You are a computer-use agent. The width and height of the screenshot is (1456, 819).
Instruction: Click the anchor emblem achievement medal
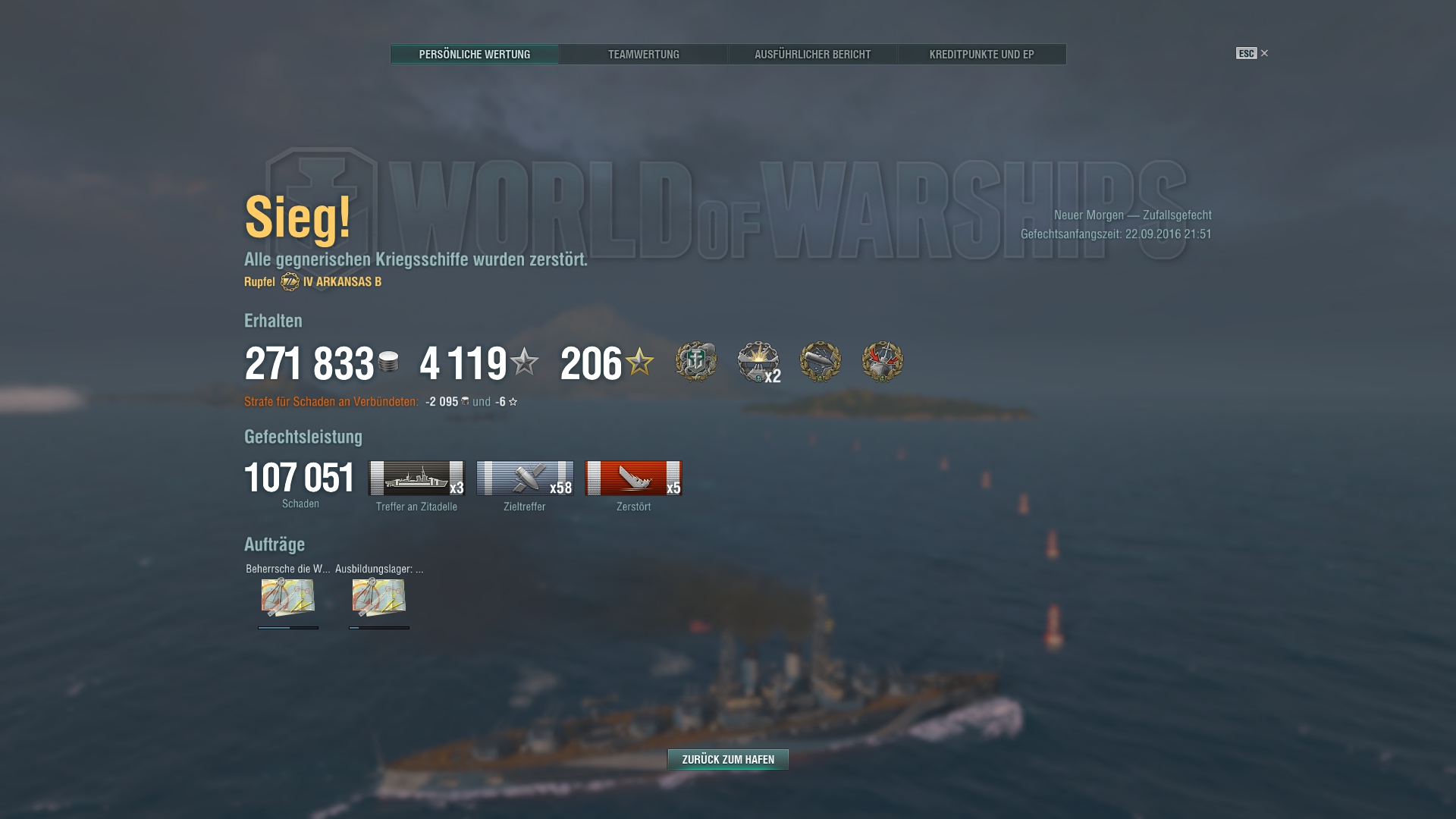(696, 362)
